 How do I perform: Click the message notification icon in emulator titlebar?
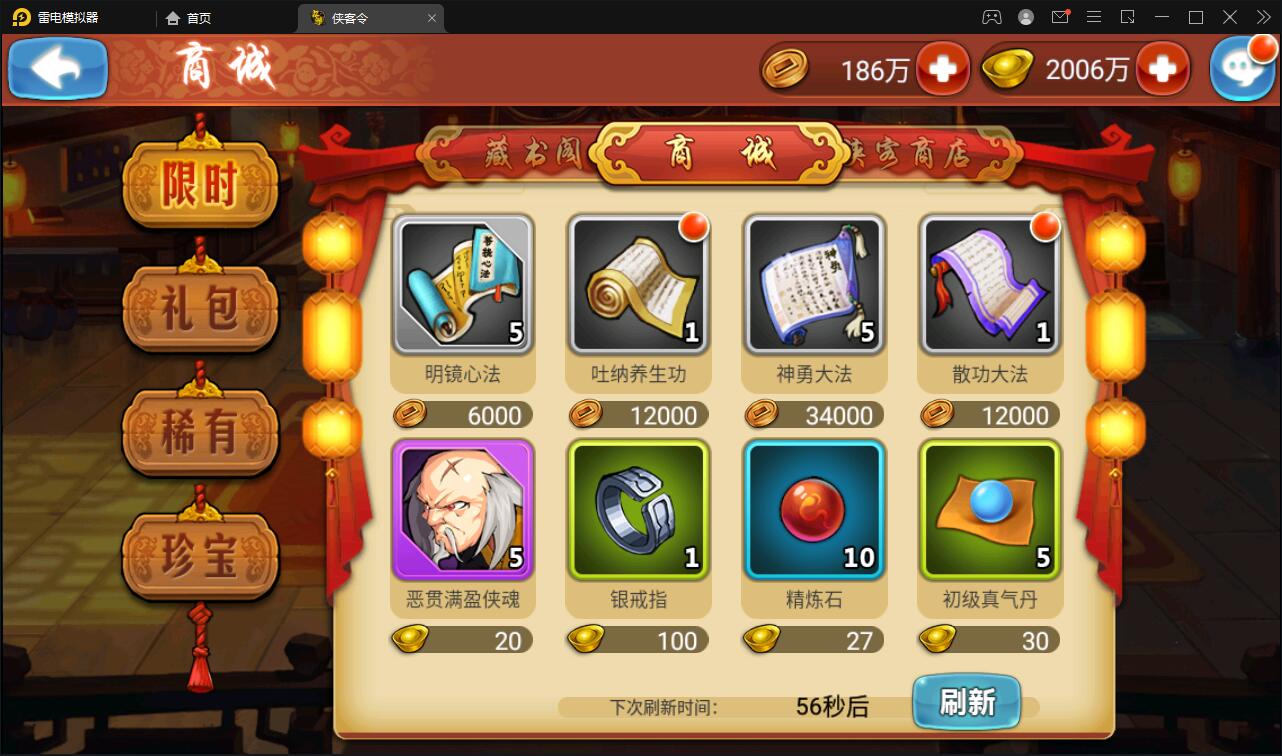point(1059,17)
